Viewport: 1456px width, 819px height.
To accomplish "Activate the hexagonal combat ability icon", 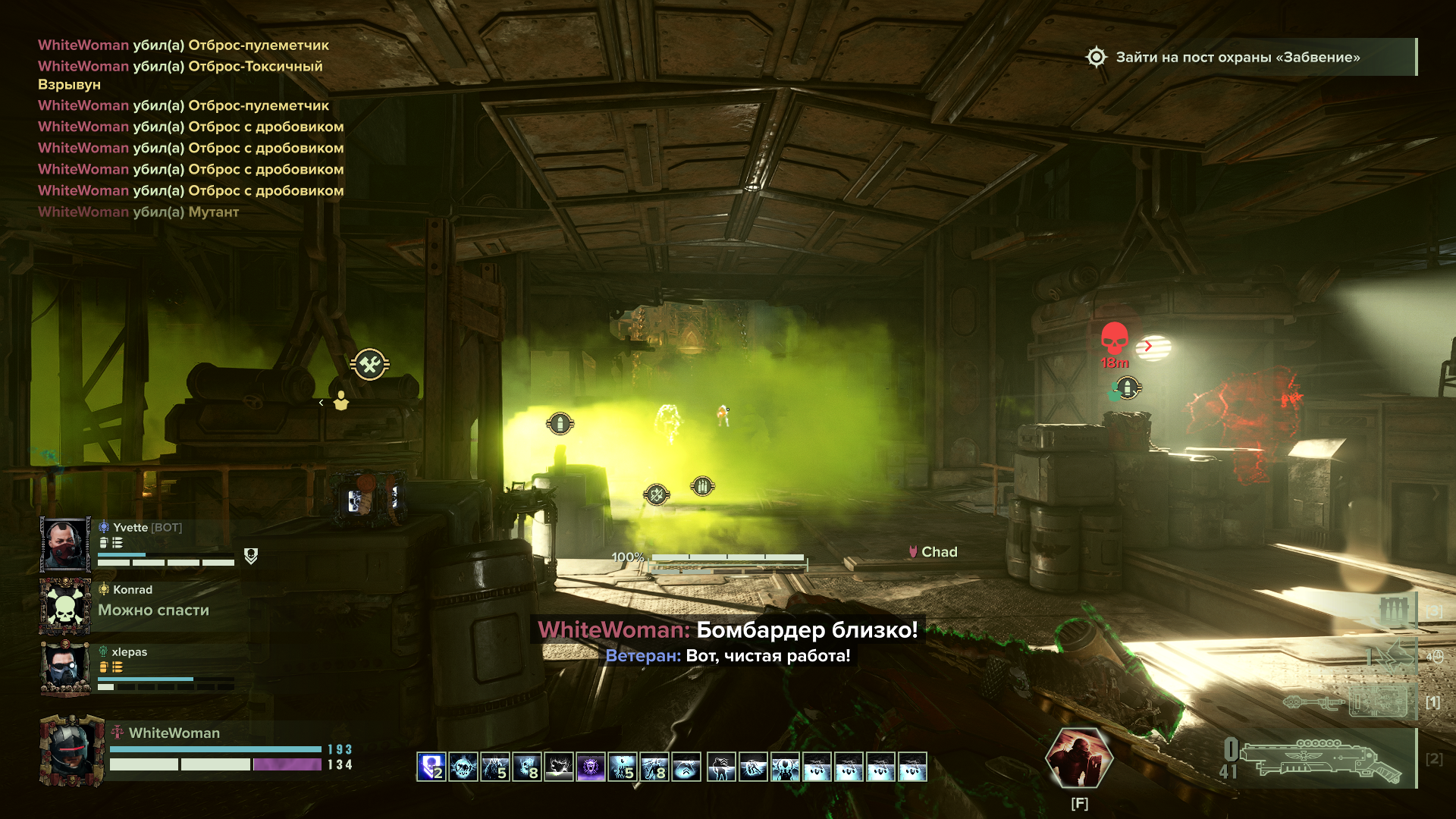I will point(1078,758).
